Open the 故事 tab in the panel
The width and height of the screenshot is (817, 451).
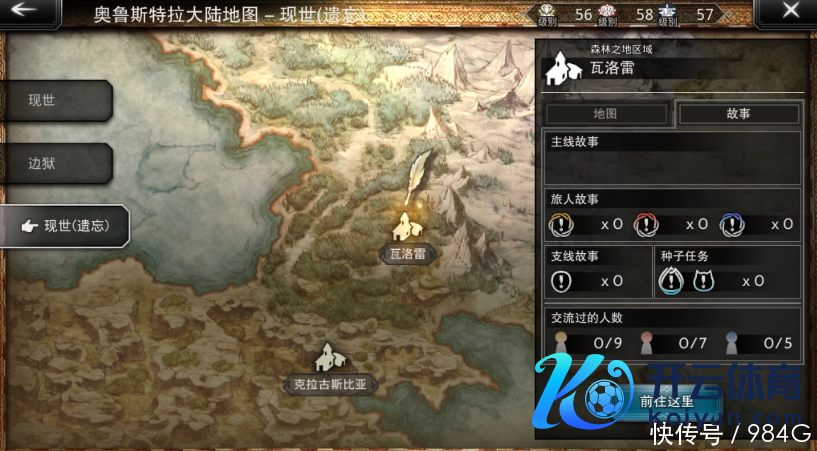[x=738, y=114]
